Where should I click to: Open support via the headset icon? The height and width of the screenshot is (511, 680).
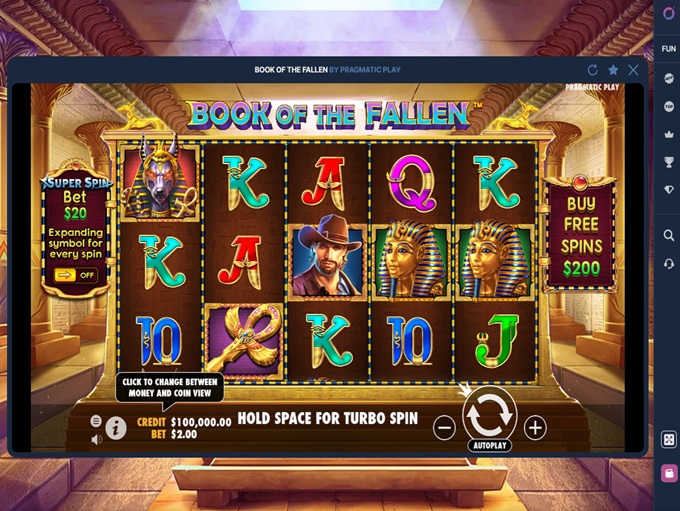point(668,263)
